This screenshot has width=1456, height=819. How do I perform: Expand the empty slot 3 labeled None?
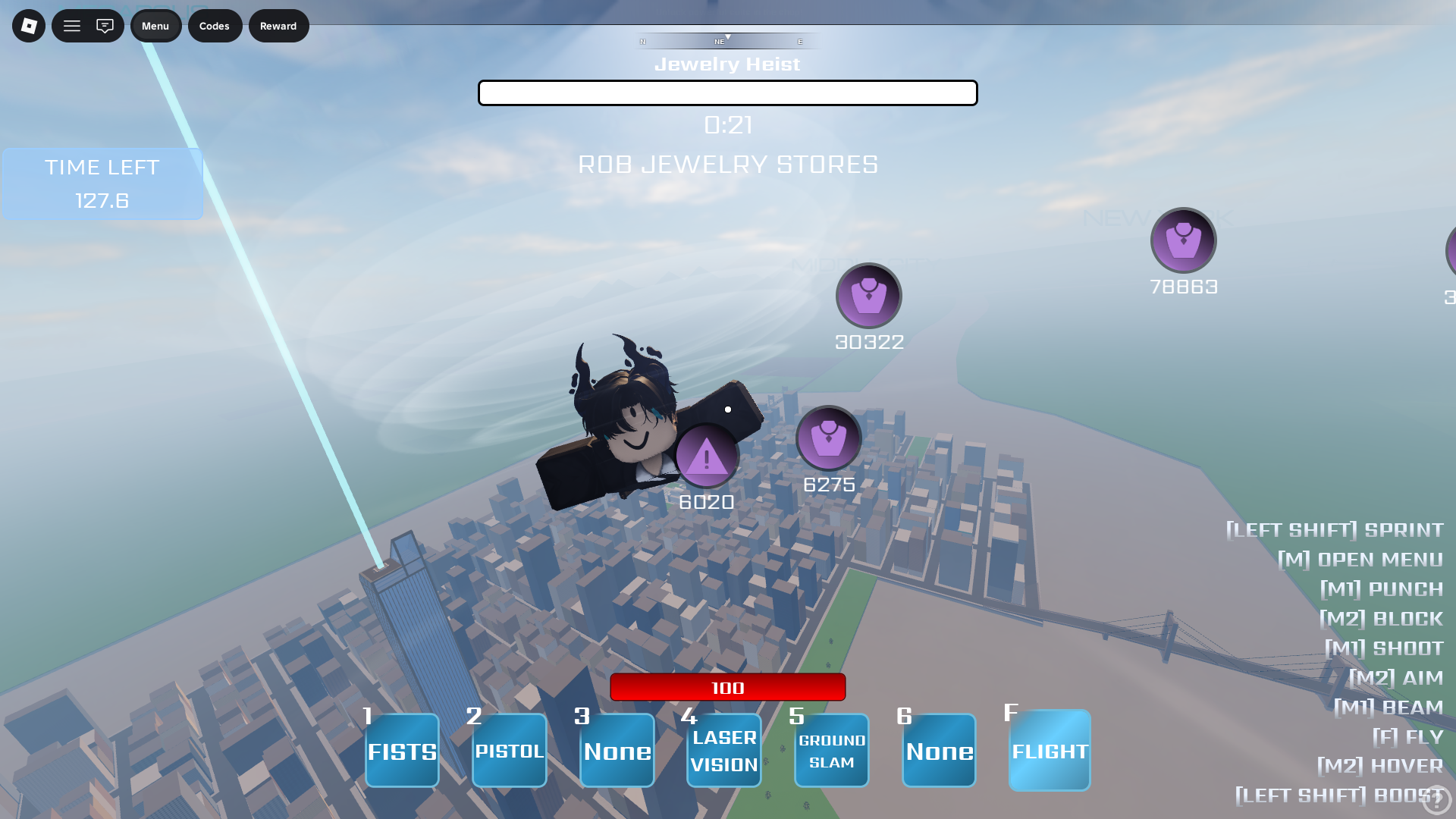click(x=617, y=750)
